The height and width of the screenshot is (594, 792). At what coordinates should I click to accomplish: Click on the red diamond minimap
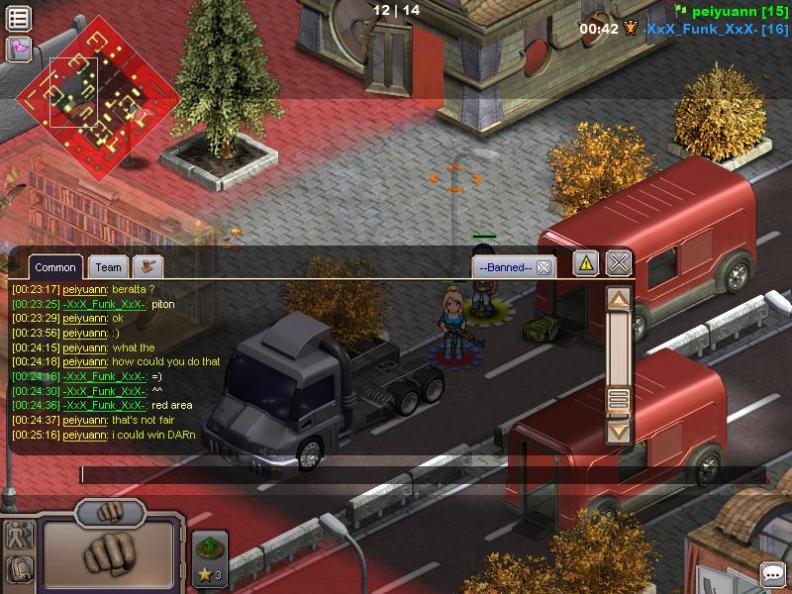click(x=98, y=97)
